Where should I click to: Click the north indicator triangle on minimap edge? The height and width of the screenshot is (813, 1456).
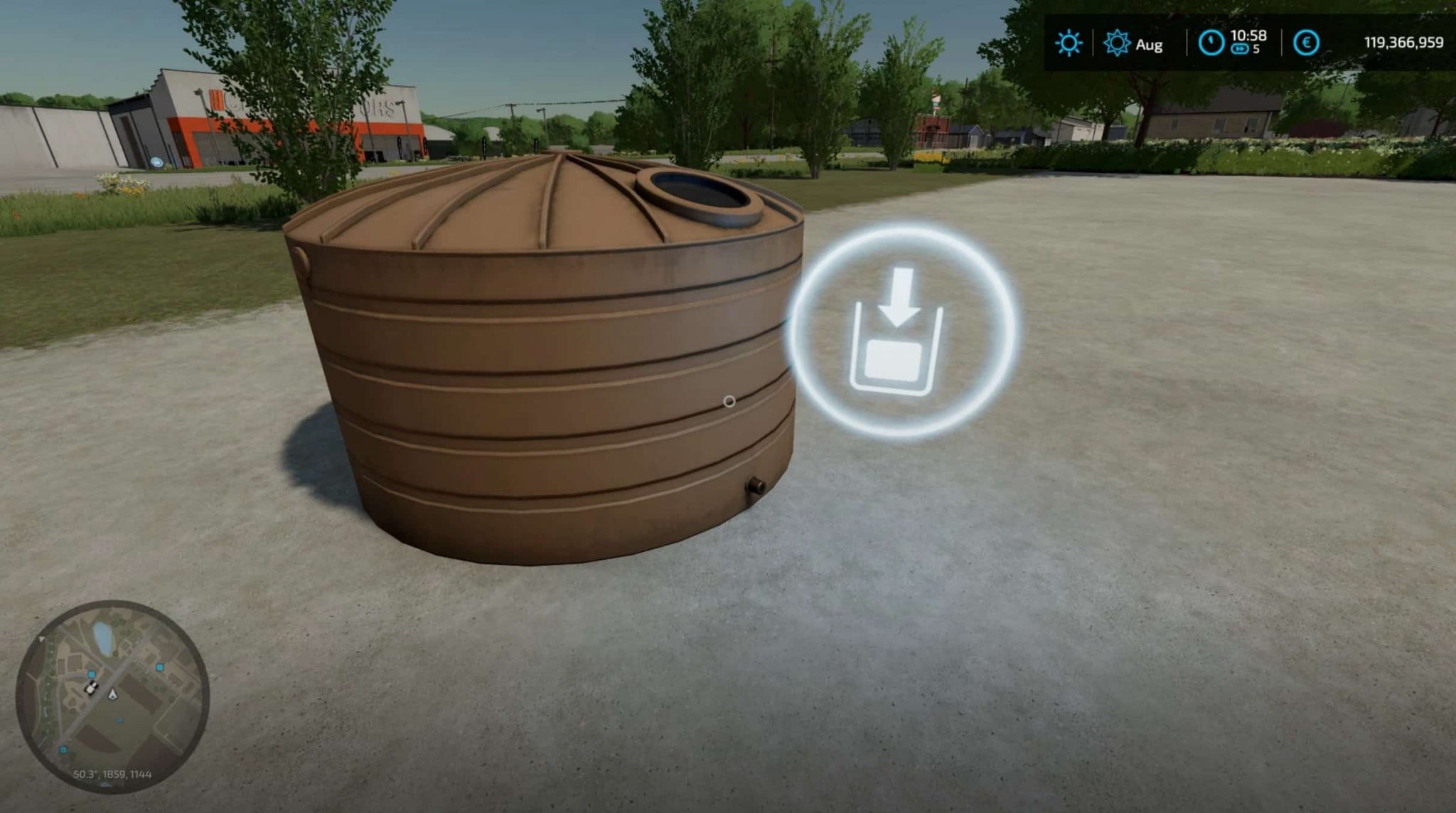tap(41, 639)
